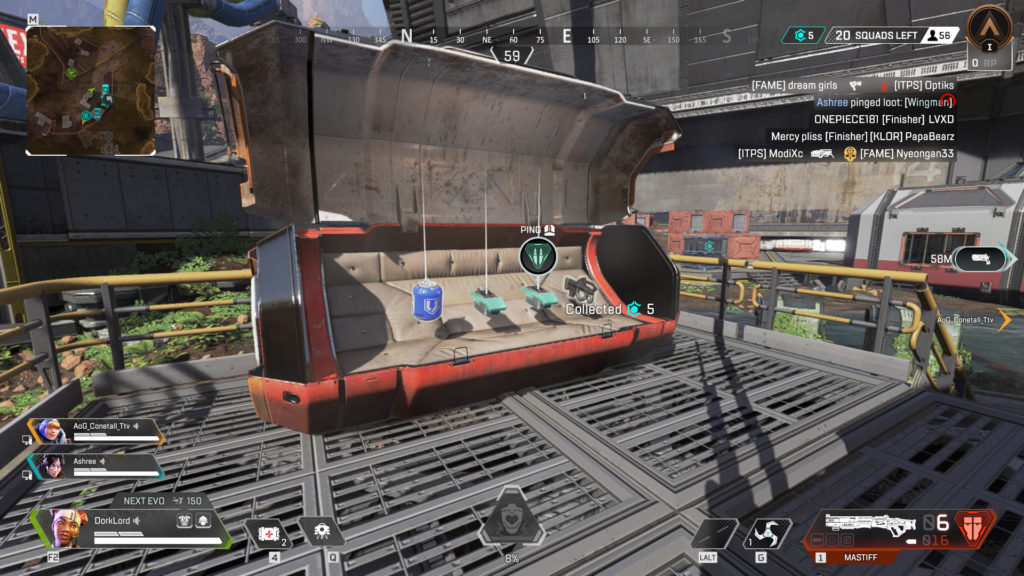Select teammate Ashree's portrait
Image resolution: width=1024 pixels, height=576 pixels.
[x=53, y=466]
